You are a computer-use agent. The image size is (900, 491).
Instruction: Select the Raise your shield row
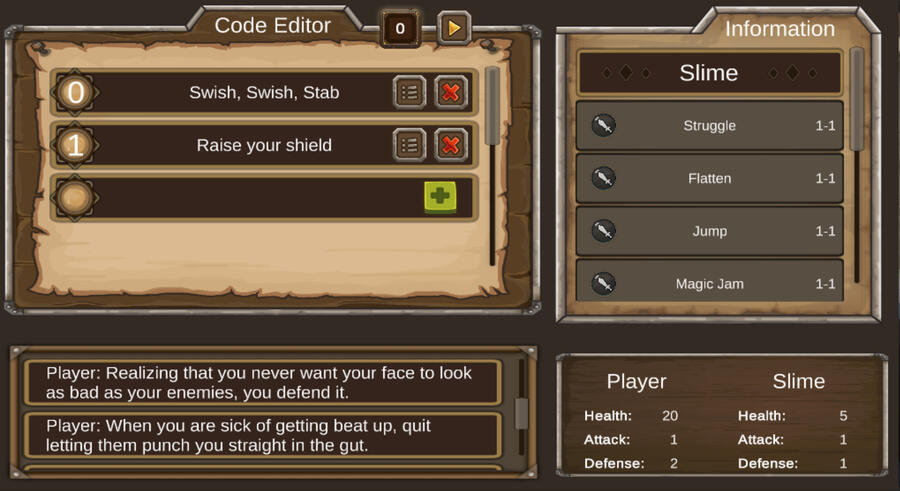pos(264,146)
